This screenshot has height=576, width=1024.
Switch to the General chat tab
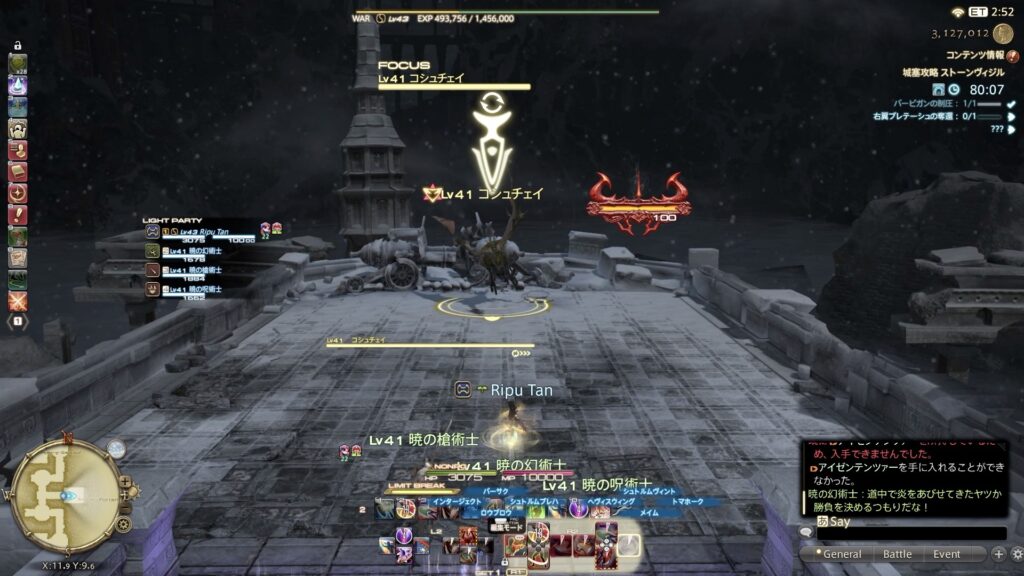tap(841, 554)
